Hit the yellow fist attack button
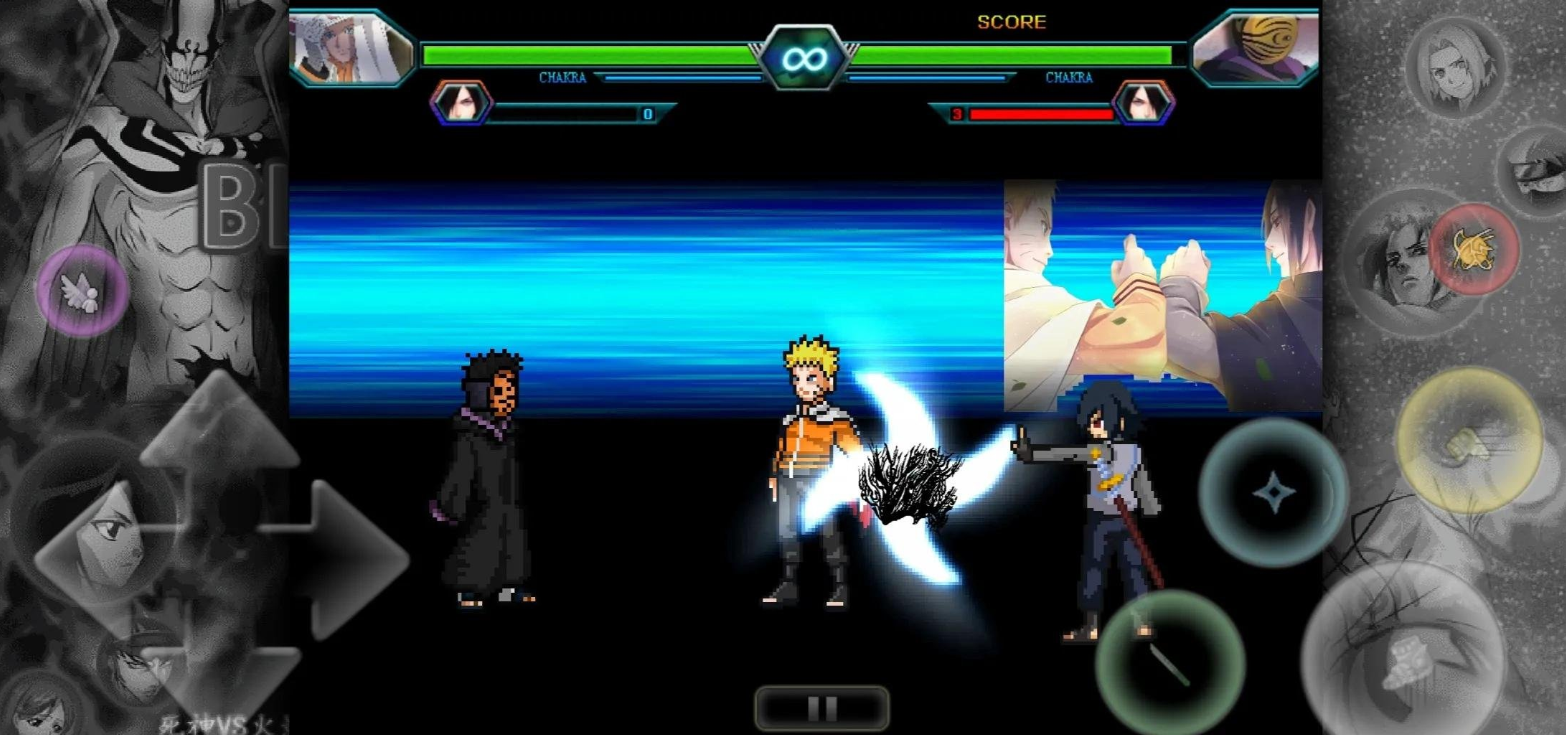Screen dimensions: 1566x735 pos(1468,440)
